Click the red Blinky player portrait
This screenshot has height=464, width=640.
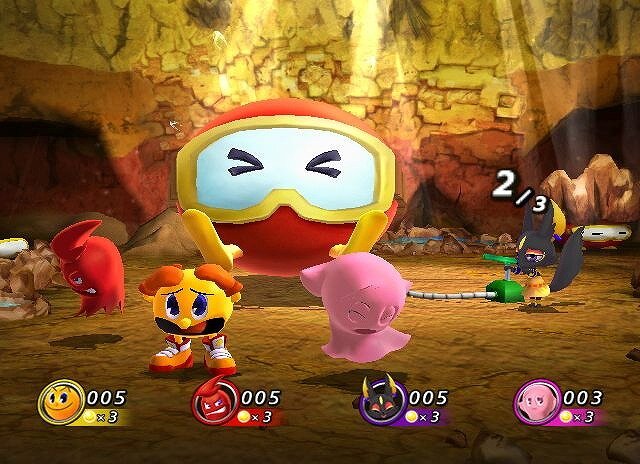tap(214, 404)
